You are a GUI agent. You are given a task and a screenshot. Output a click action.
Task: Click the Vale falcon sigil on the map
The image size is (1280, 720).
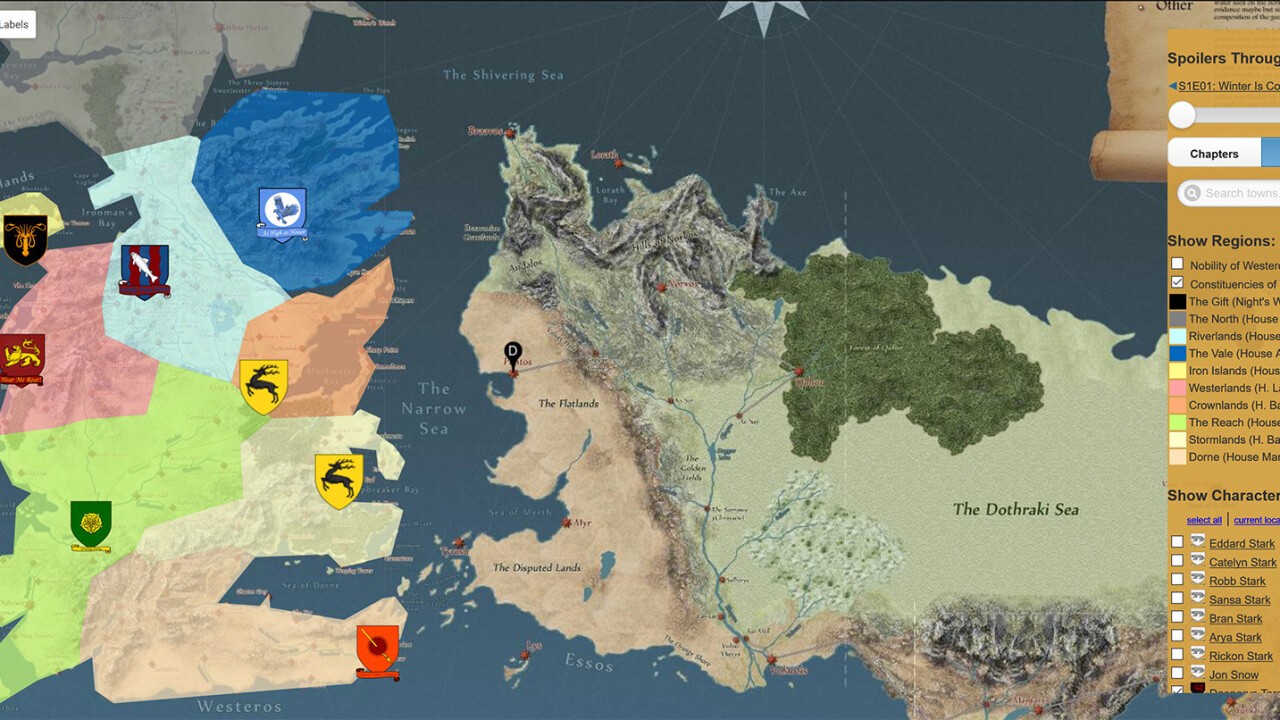[x=282, y=214]
